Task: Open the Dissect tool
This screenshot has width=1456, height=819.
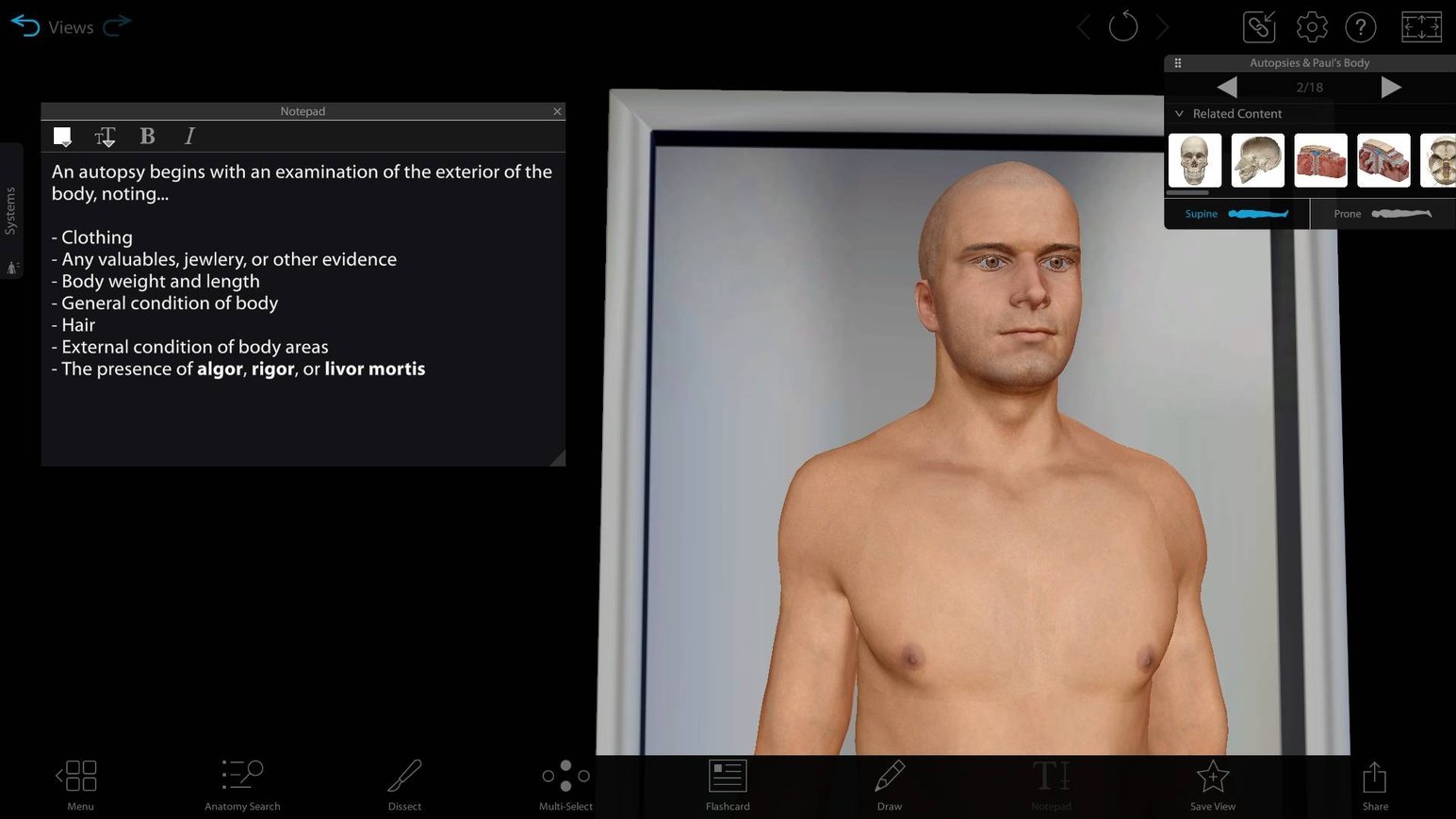Action: [404, 782]
